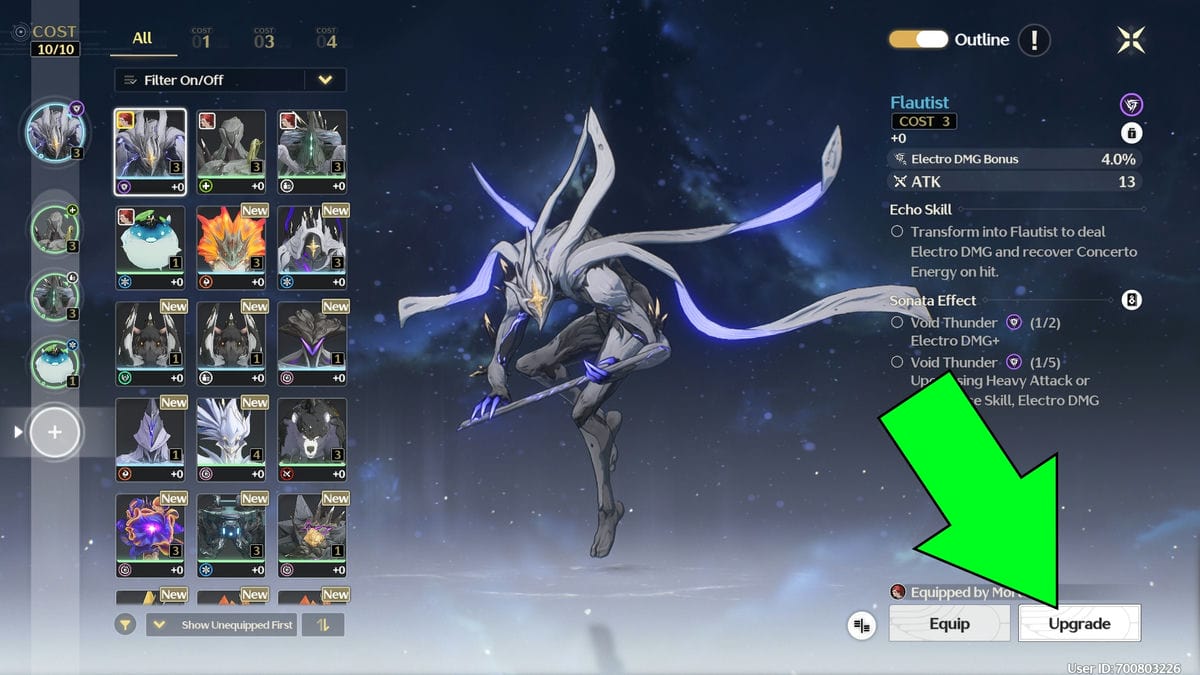Equip the selected Flautist echo
The height and width of the screenshot is (675, 1200).
point(949,623)
